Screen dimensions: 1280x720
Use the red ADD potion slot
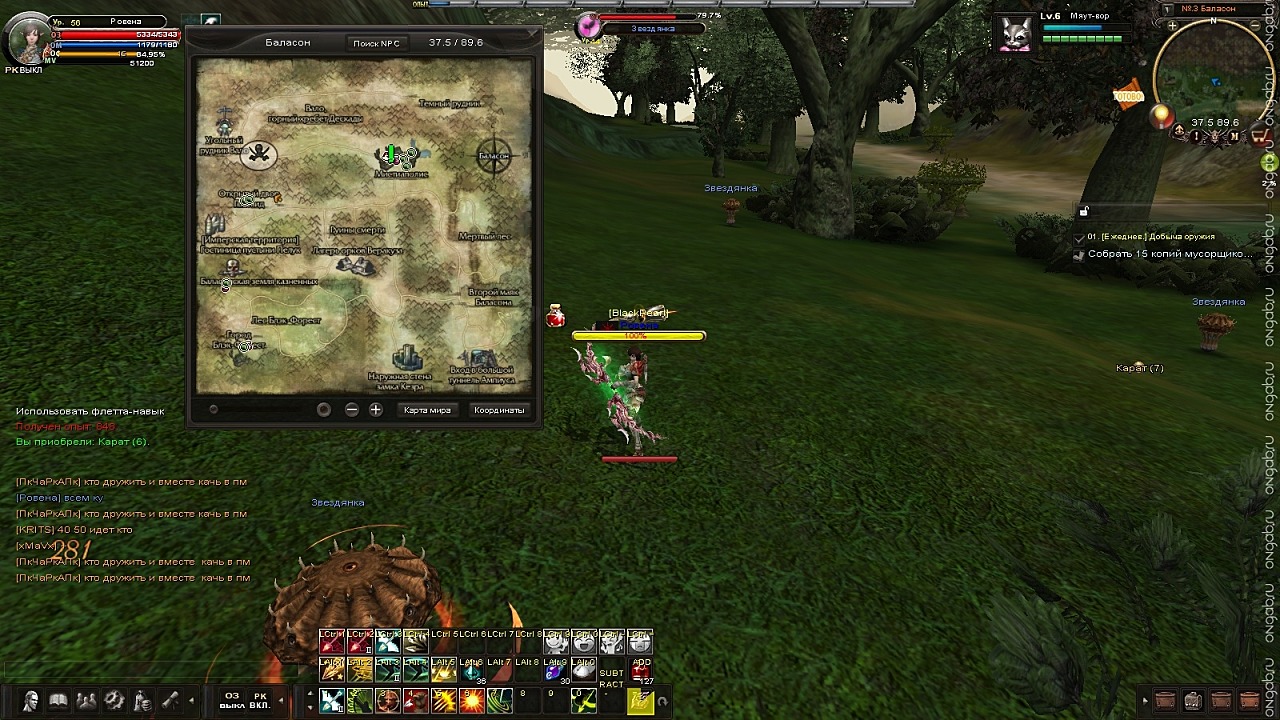click(641, 668)
